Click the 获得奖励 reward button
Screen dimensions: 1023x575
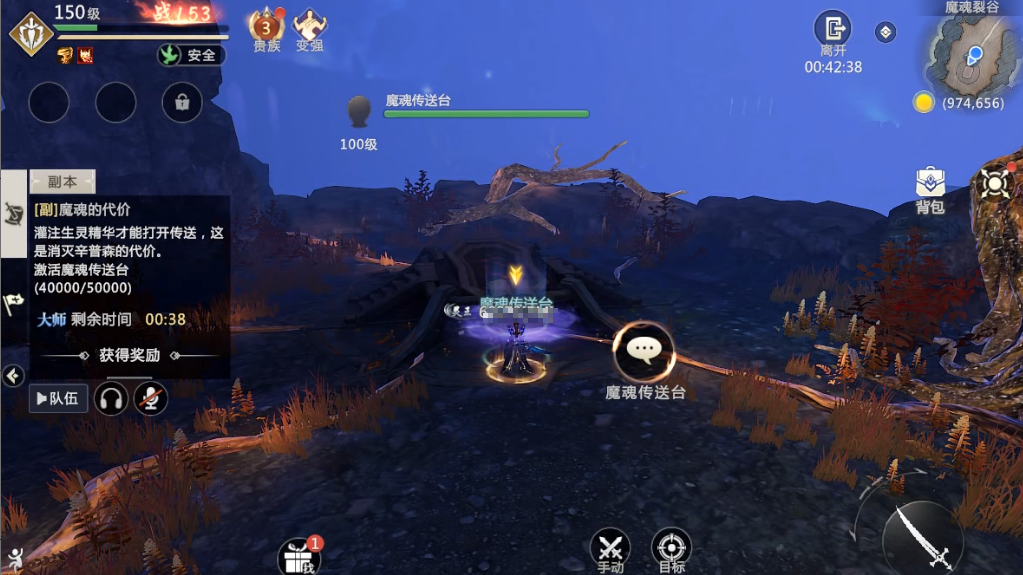(130, 355)
